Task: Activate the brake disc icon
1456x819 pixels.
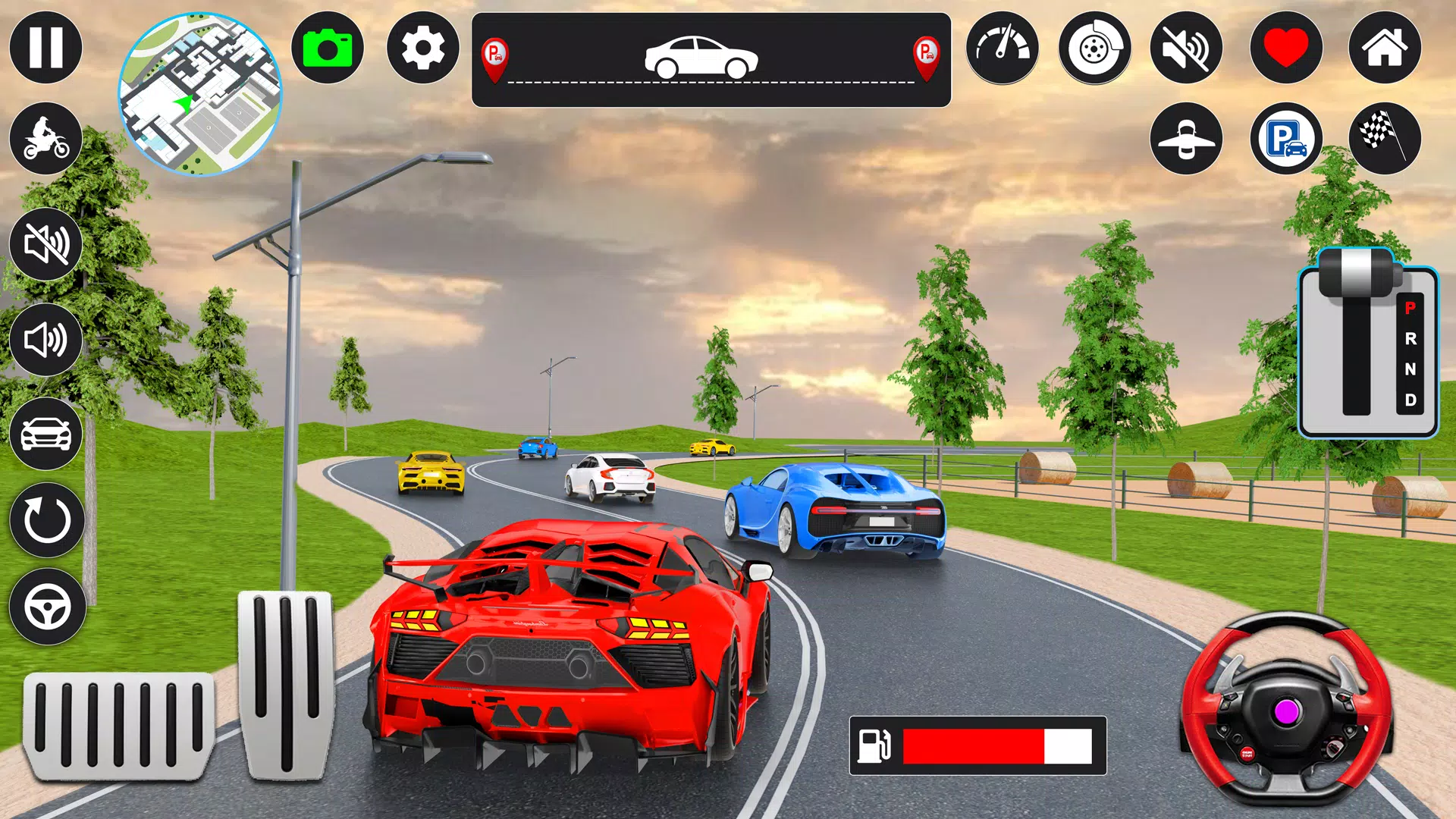Action: tap(1094, 49)
